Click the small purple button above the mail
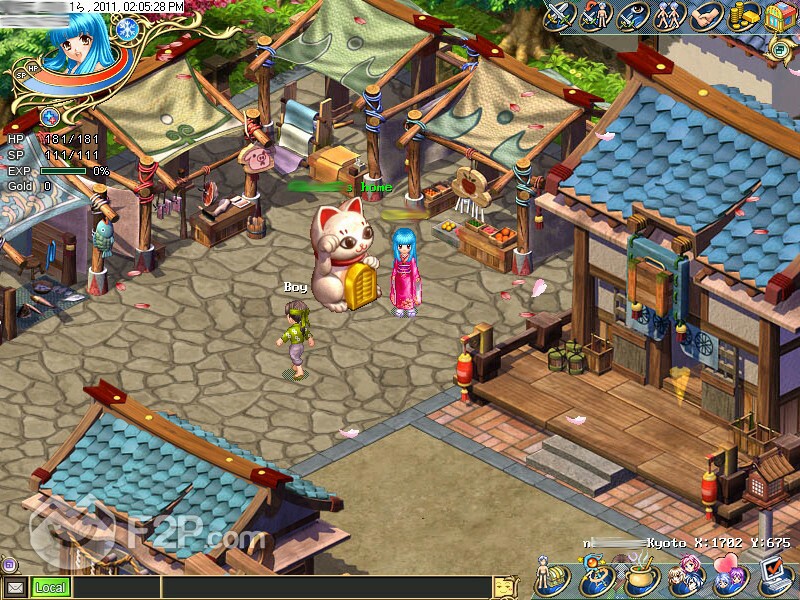800x600 pixels. [8, 564]
